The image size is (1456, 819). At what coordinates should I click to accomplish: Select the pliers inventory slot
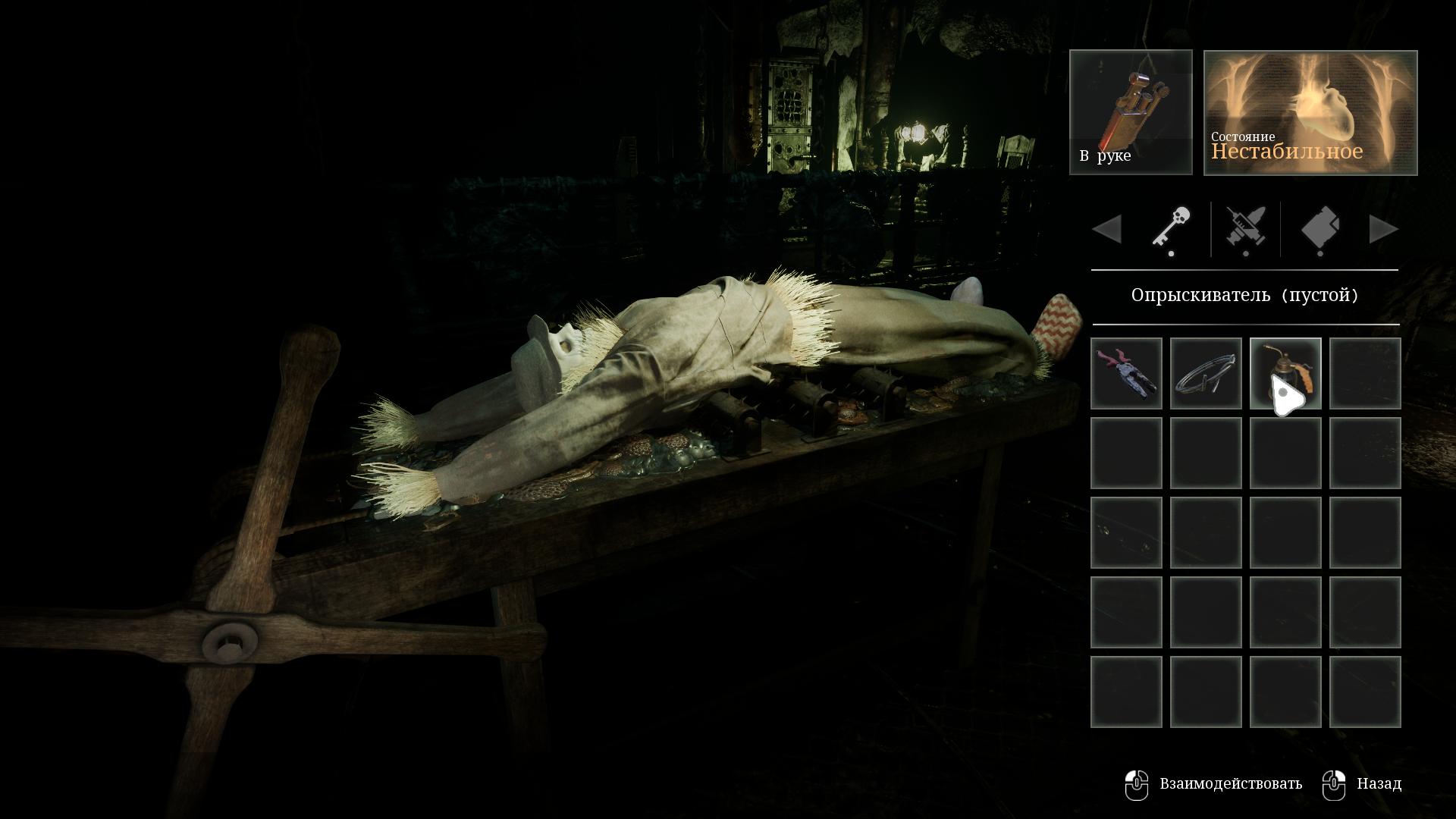[x=1126, y=374]
